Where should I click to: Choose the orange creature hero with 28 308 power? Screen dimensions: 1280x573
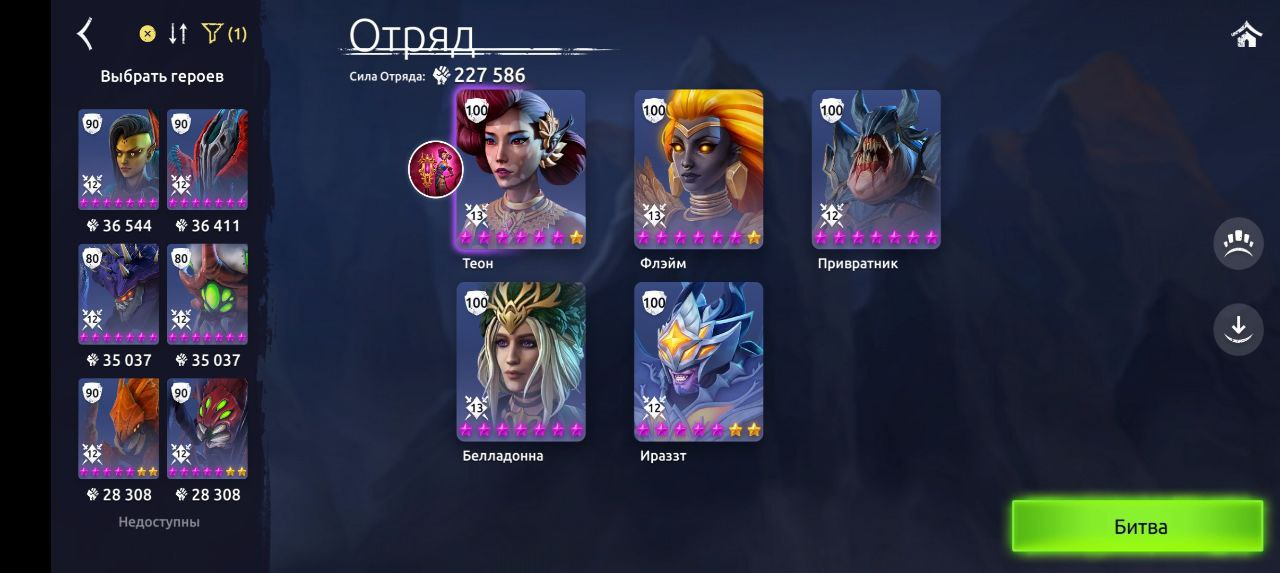[119, 428]
